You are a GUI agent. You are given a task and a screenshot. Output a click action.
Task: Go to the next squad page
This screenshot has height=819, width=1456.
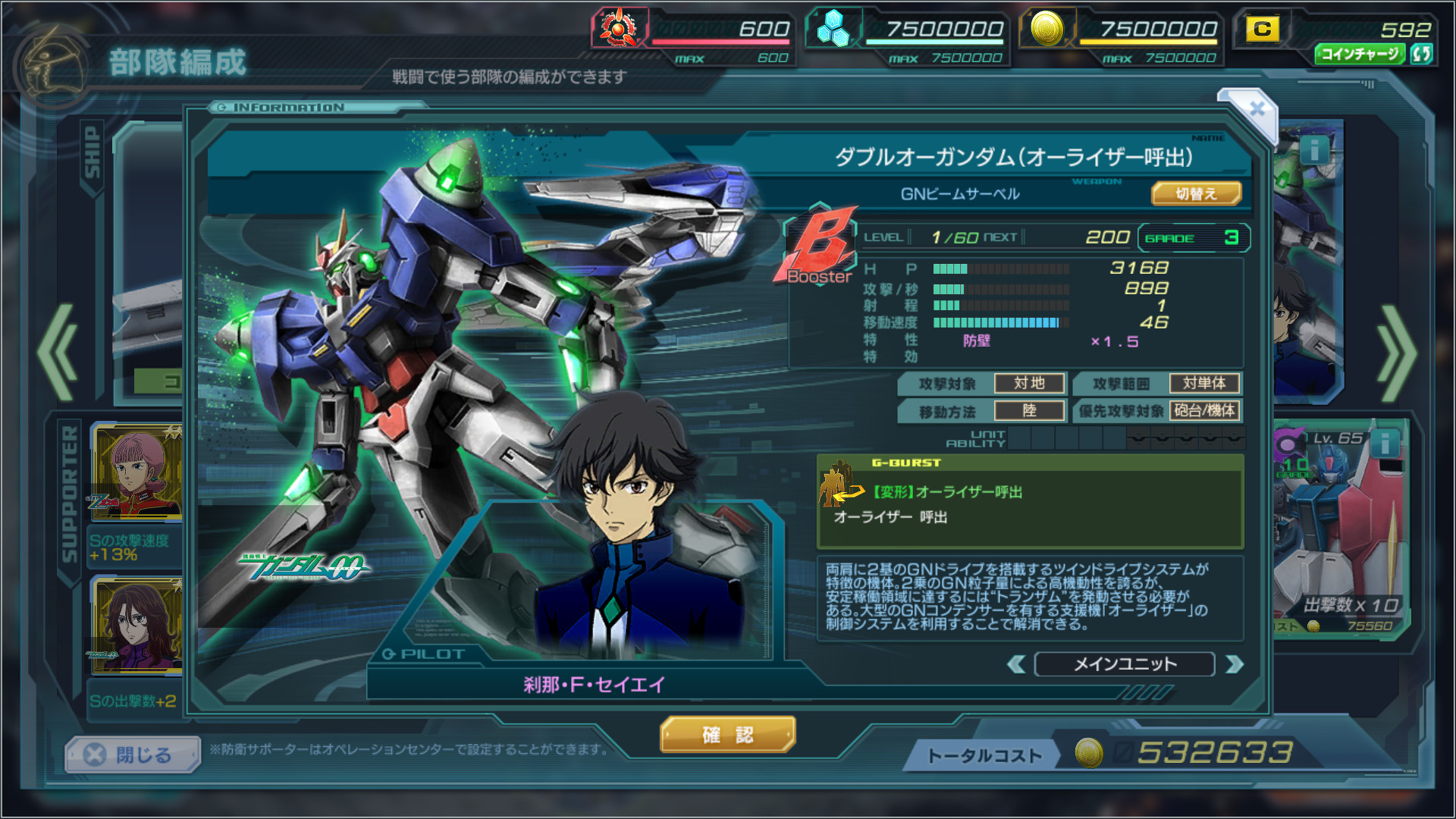(1397, 353)
